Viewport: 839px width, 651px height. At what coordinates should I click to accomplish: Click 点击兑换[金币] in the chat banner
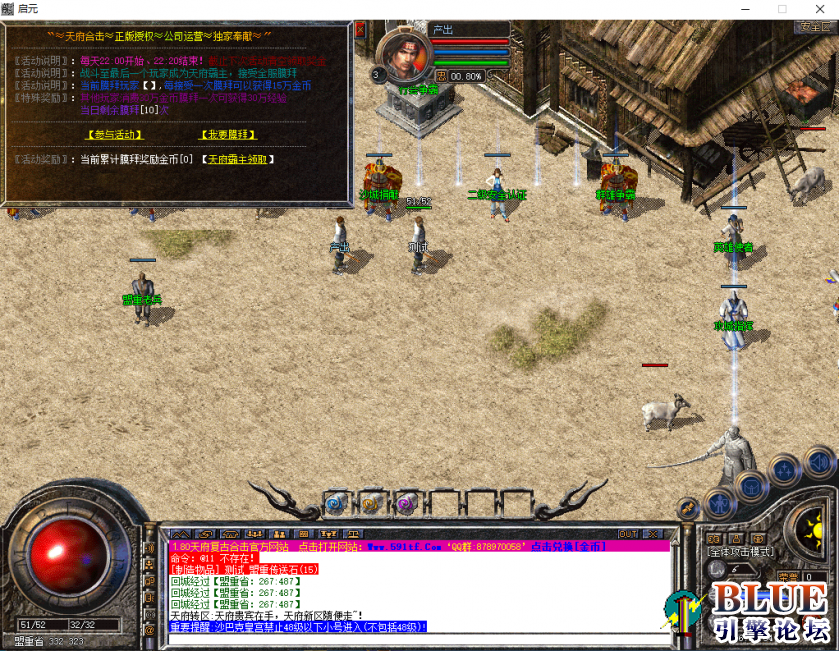(x=568, y=547)
